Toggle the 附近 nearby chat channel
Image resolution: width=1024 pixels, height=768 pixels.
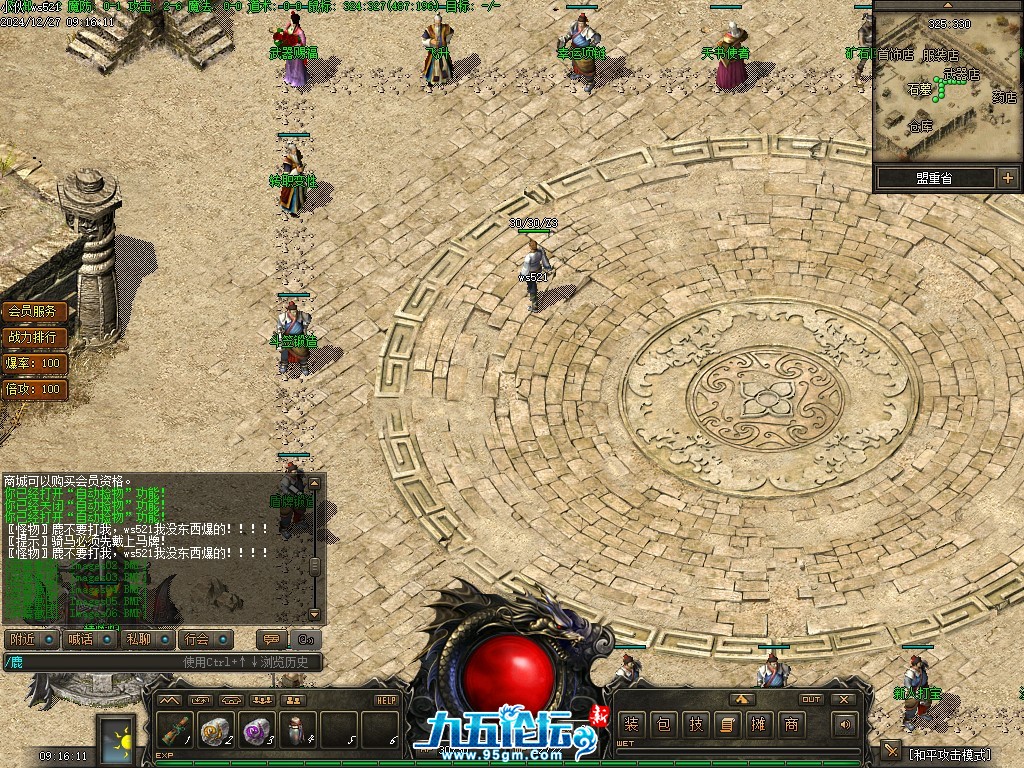31,639
